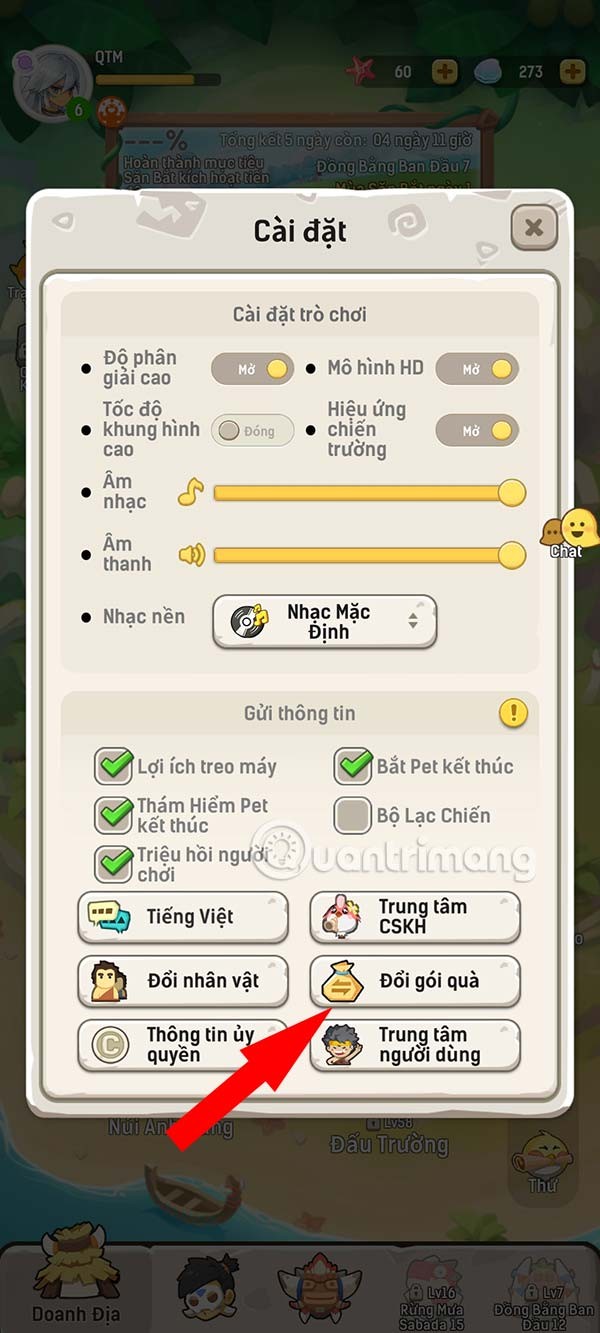Check the Bộ Lạc Chiến checkbox

(353, 816)
